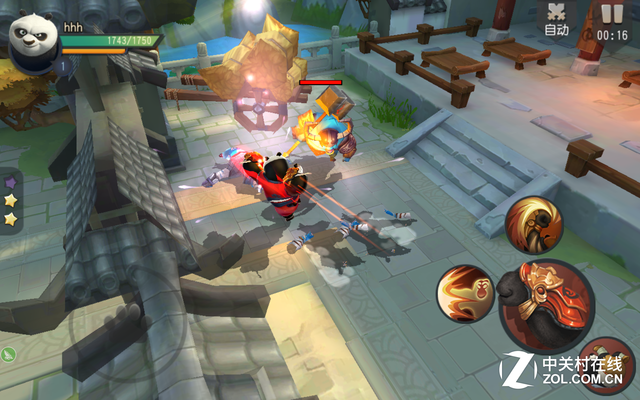Toggle the 自动 auto-battle button
The height and width of the screenshot is (400, 640).
point(556,20)
